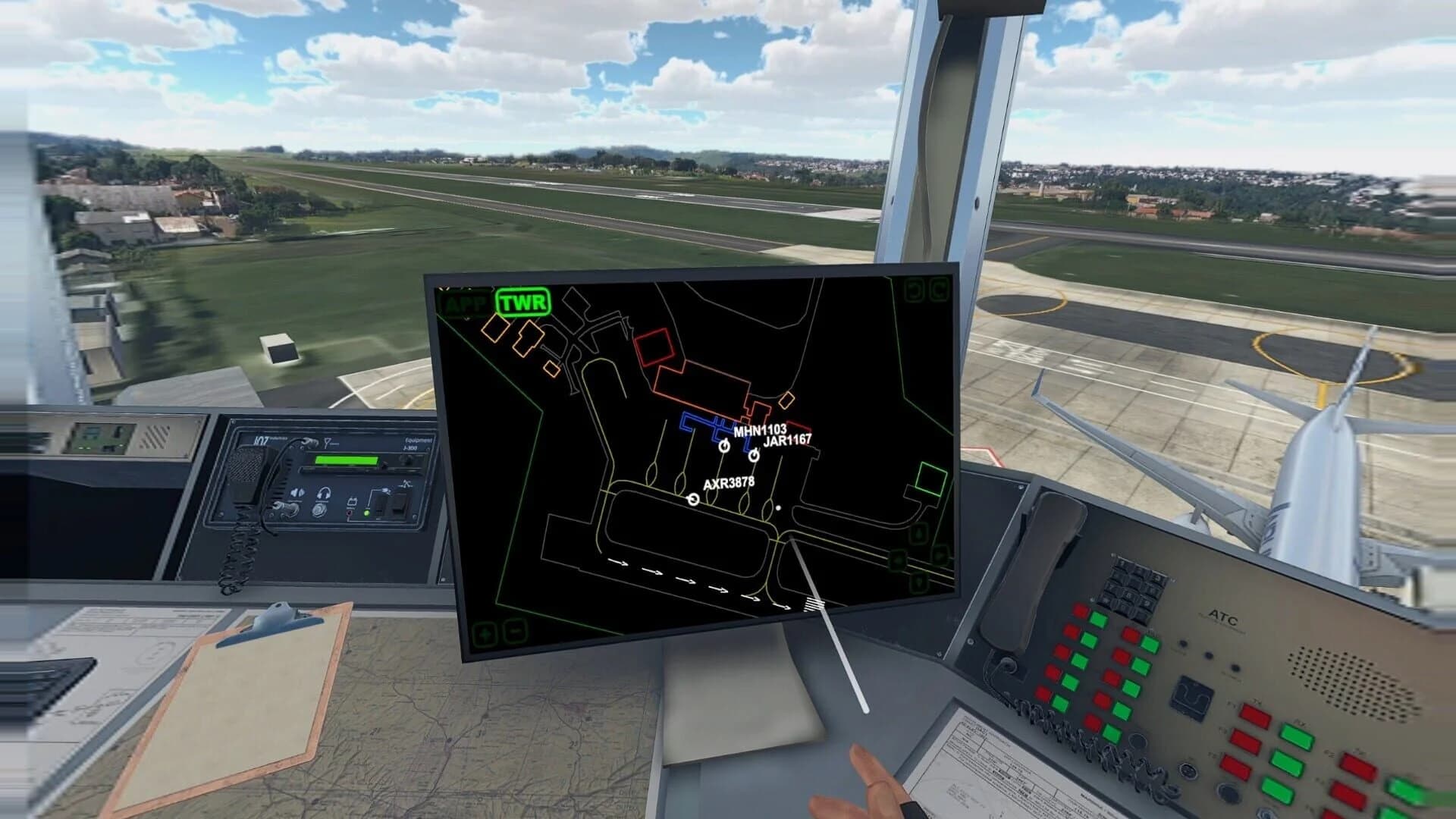
Task: Select the headphone icon on the J-300 radio
Action: [x=324, y=493]
